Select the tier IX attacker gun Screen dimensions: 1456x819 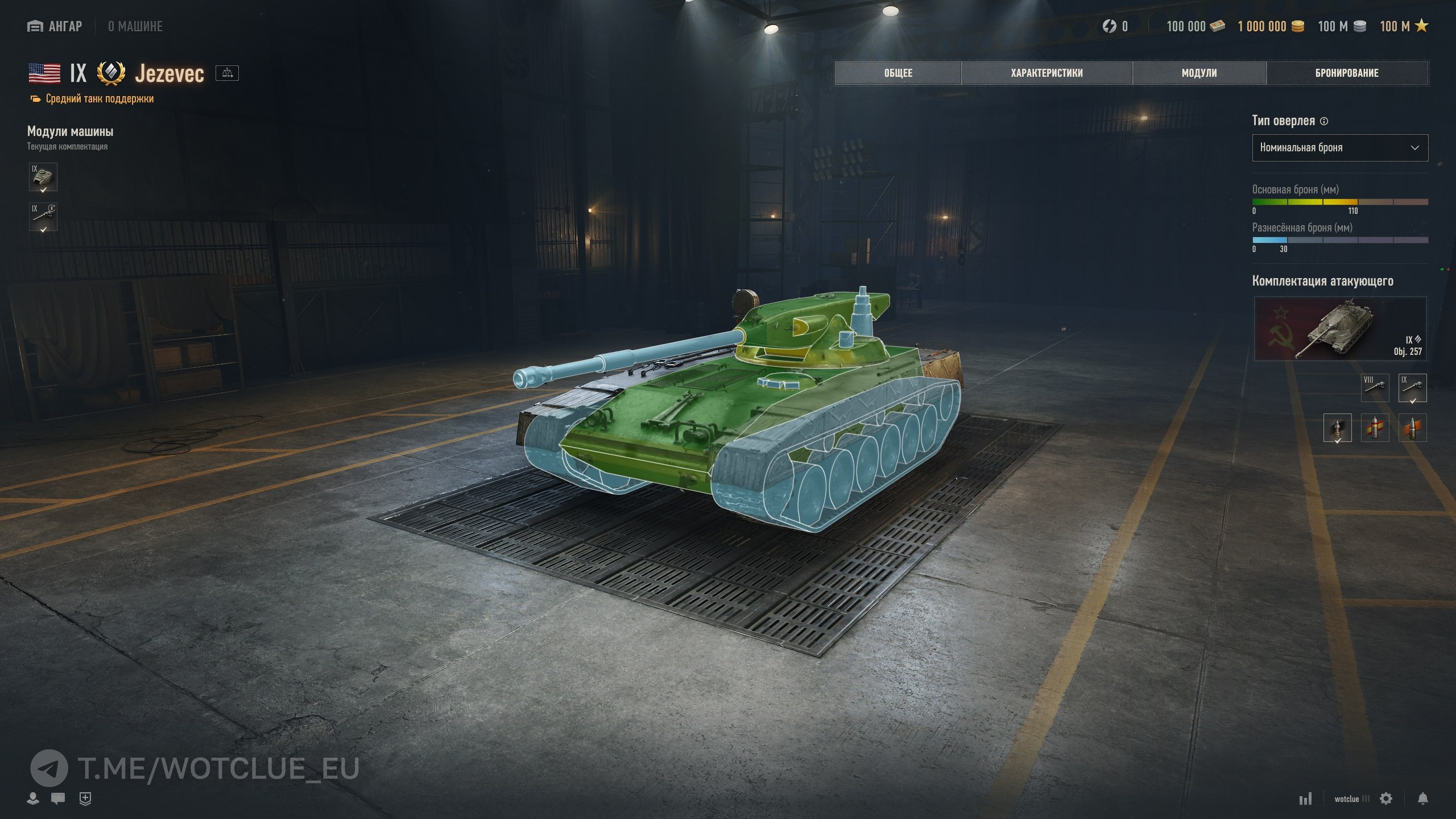point(1412,387)
